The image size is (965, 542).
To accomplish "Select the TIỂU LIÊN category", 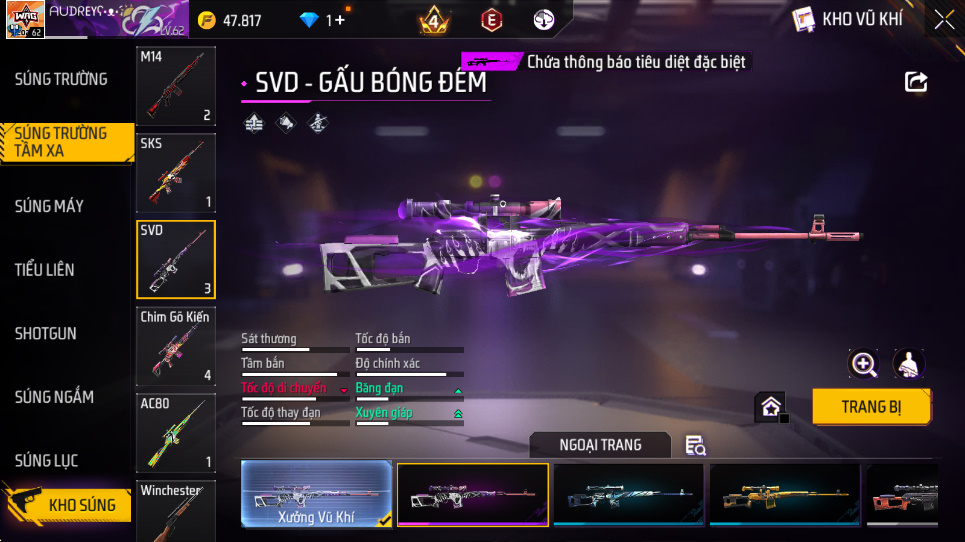I will pos(45,270).
